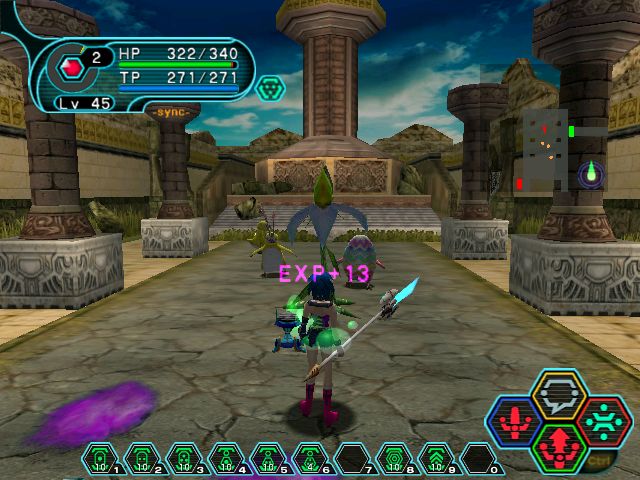Select hotbar slot numbered 1
640x480 pixels.
(x=100, y=461)
